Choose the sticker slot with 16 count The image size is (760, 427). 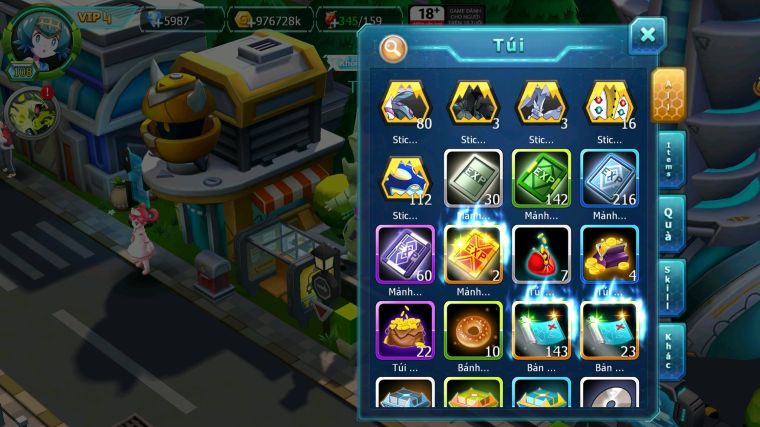(x=609, y=103)
